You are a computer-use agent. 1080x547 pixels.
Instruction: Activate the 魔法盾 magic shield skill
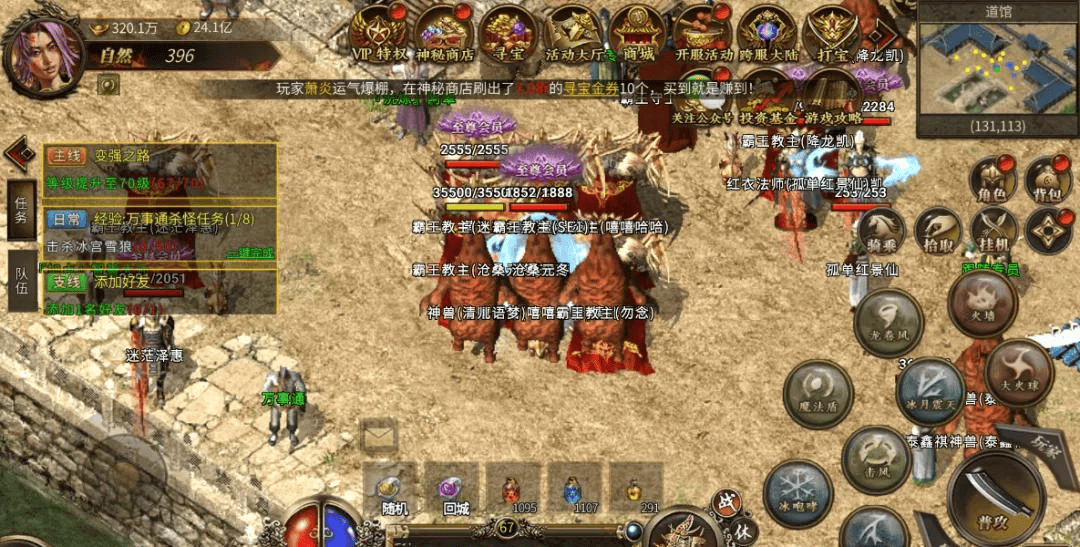816,393
